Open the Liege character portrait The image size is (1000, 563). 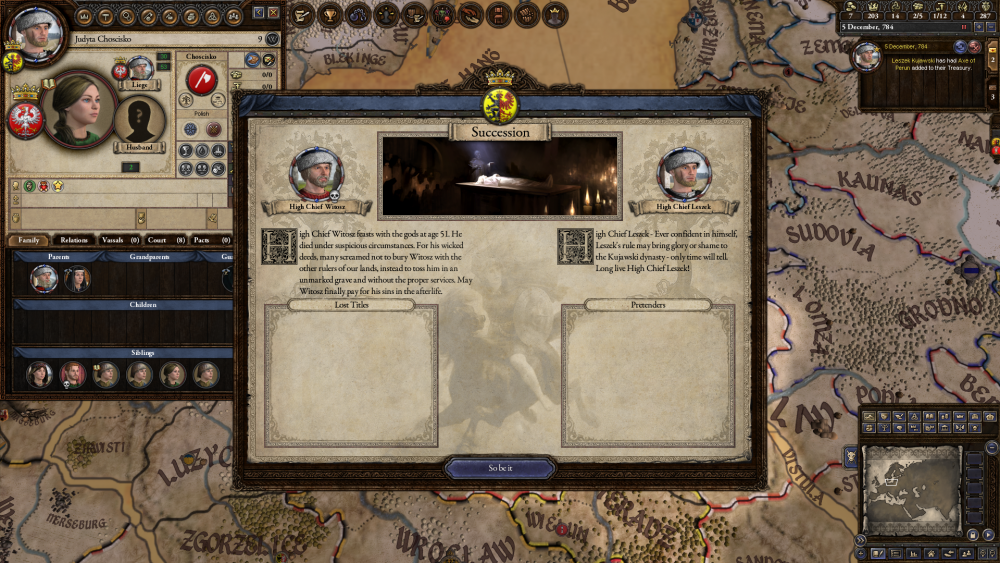tap(140, 70)
